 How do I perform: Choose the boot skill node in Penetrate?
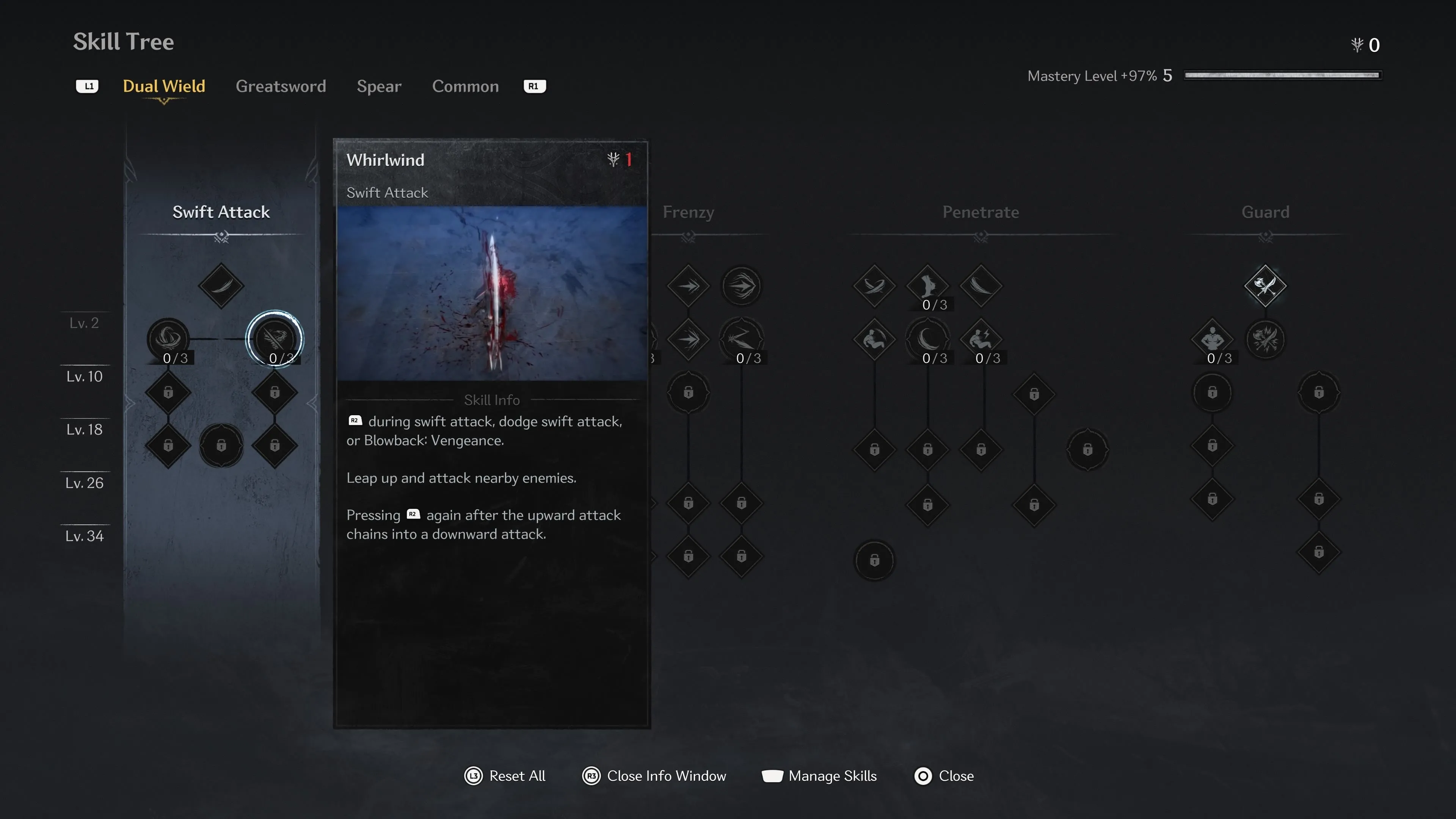click(x=927, y=286)
